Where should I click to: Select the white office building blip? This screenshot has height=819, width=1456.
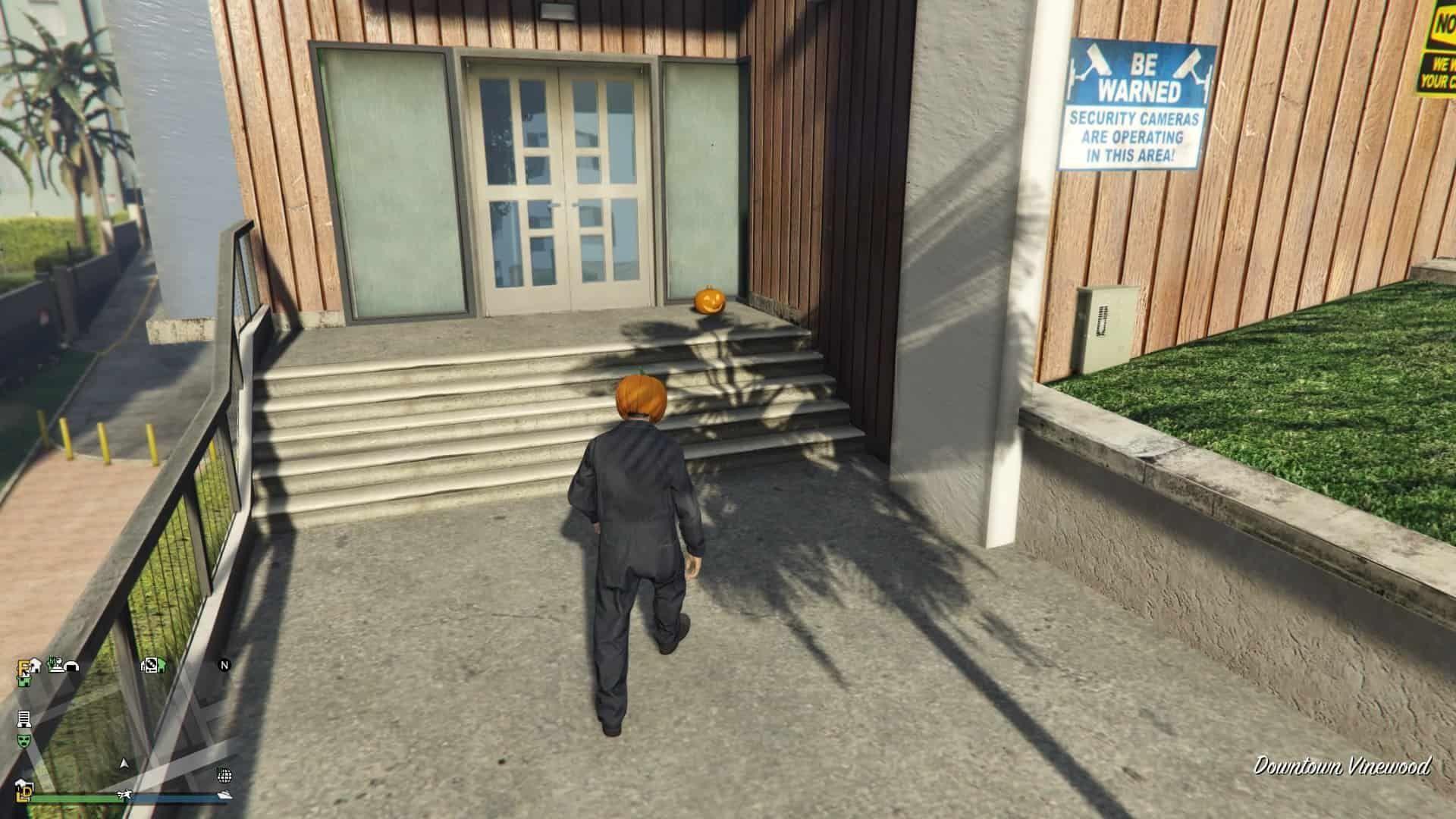tap(24, 718)
